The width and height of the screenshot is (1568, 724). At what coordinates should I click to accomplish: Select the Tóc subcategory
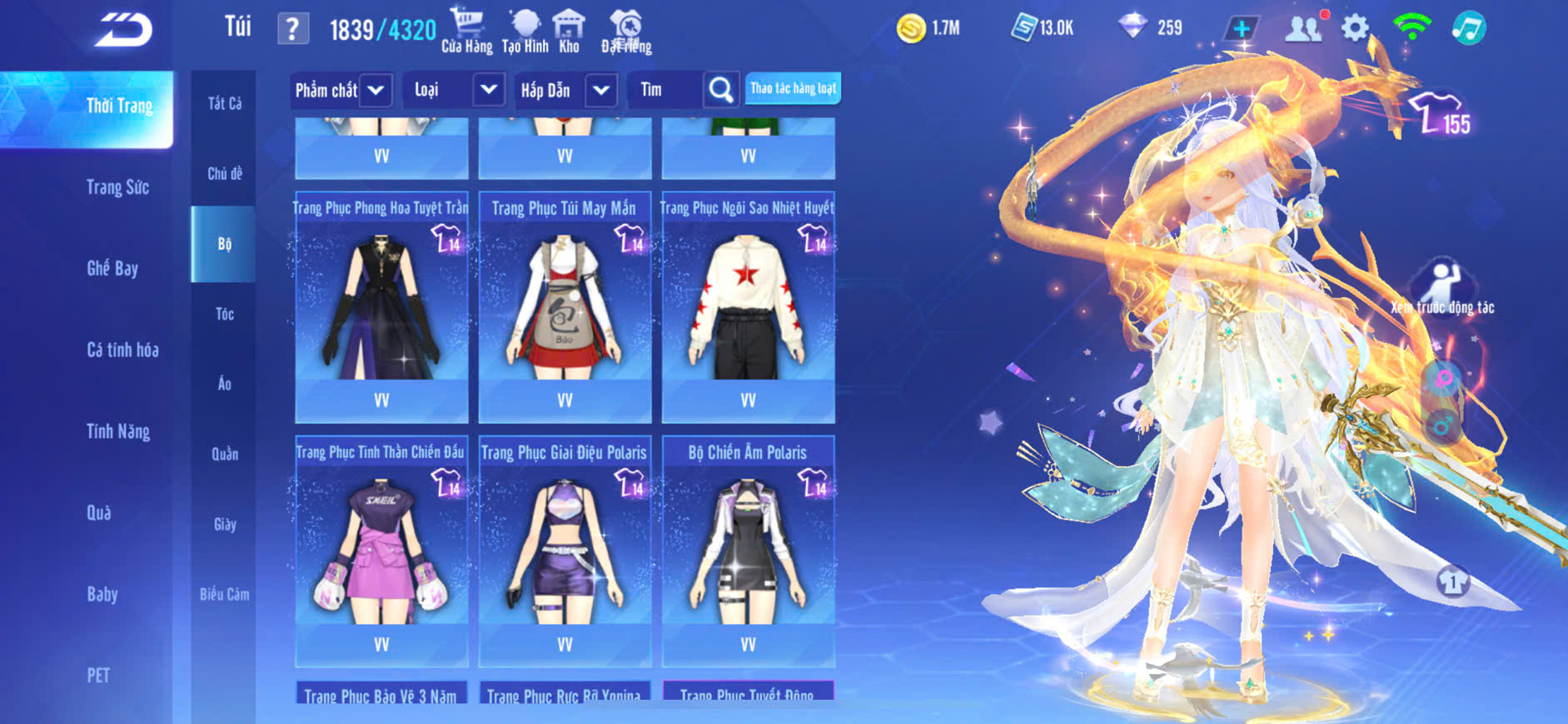tap(224, 314)
